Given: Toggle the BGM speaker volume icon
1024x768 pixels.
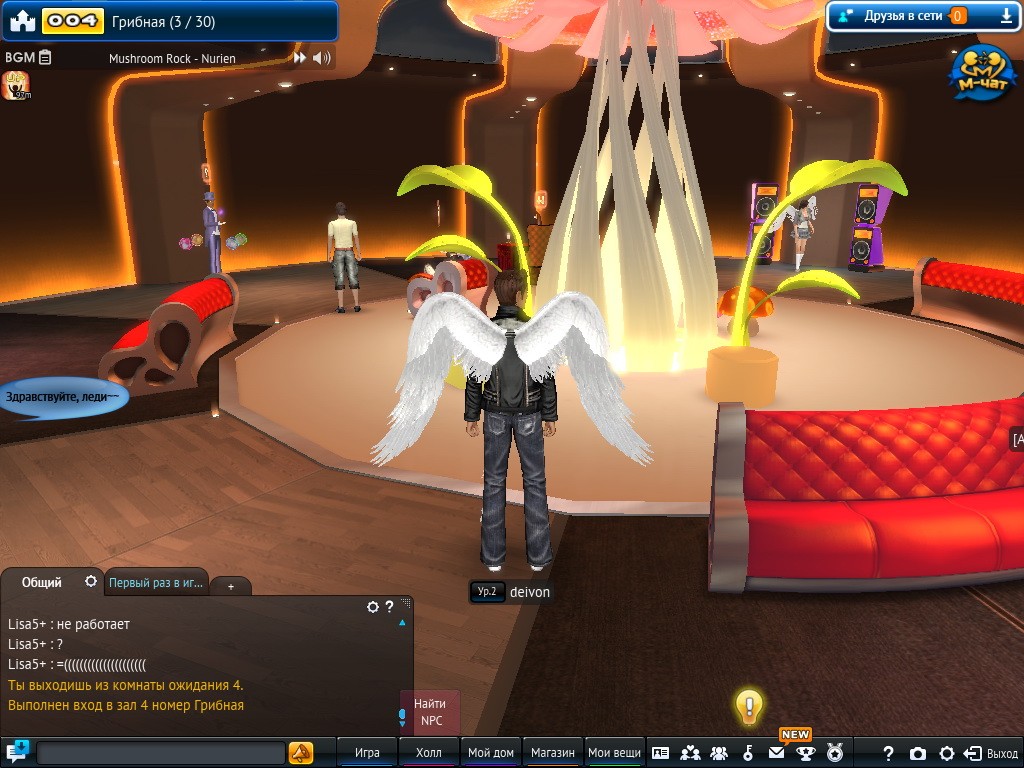Looking at the screenshot, I should [x=322, y=58].
